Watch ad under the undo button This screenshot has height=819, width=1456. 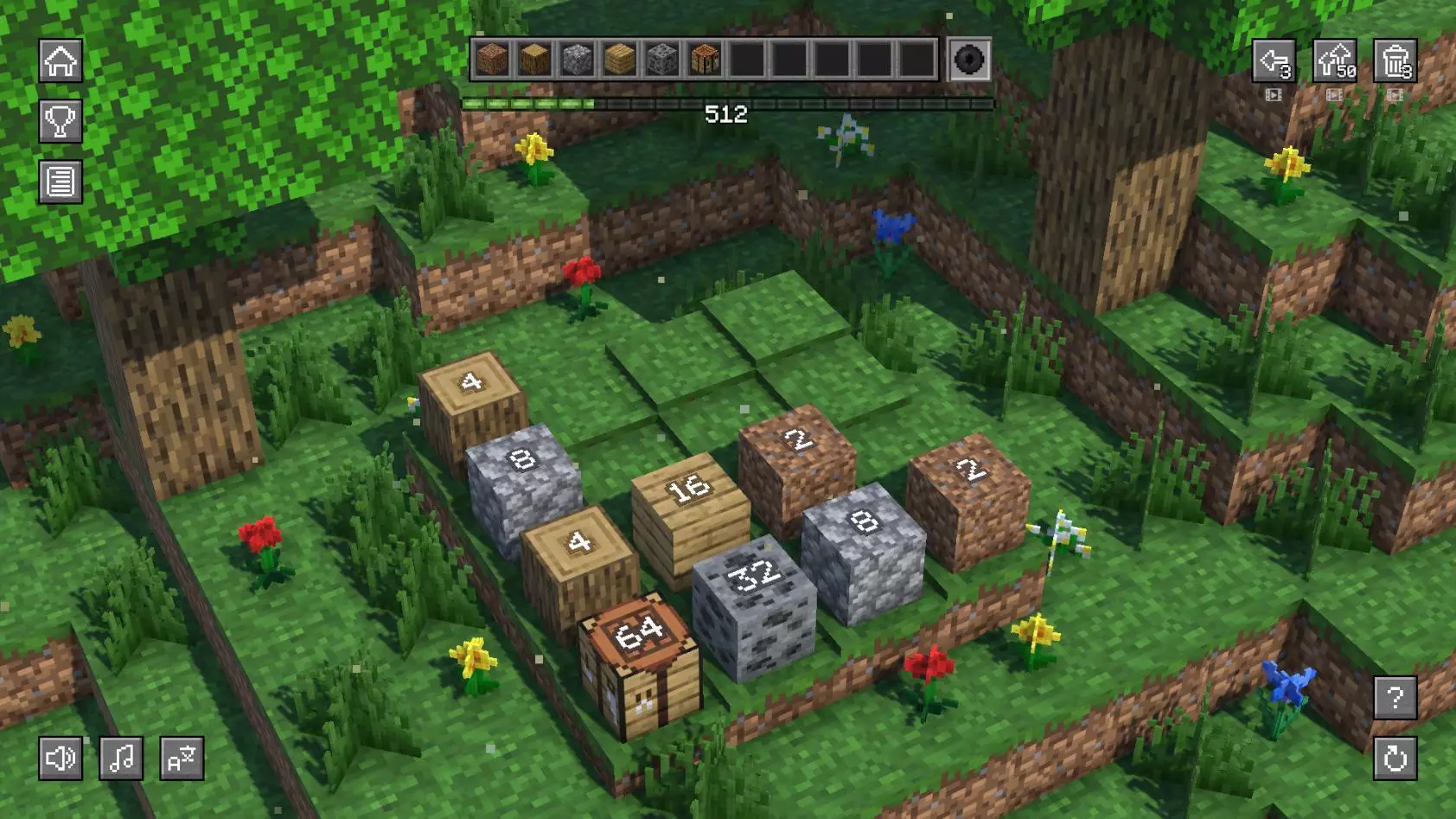pos(1274,95)
